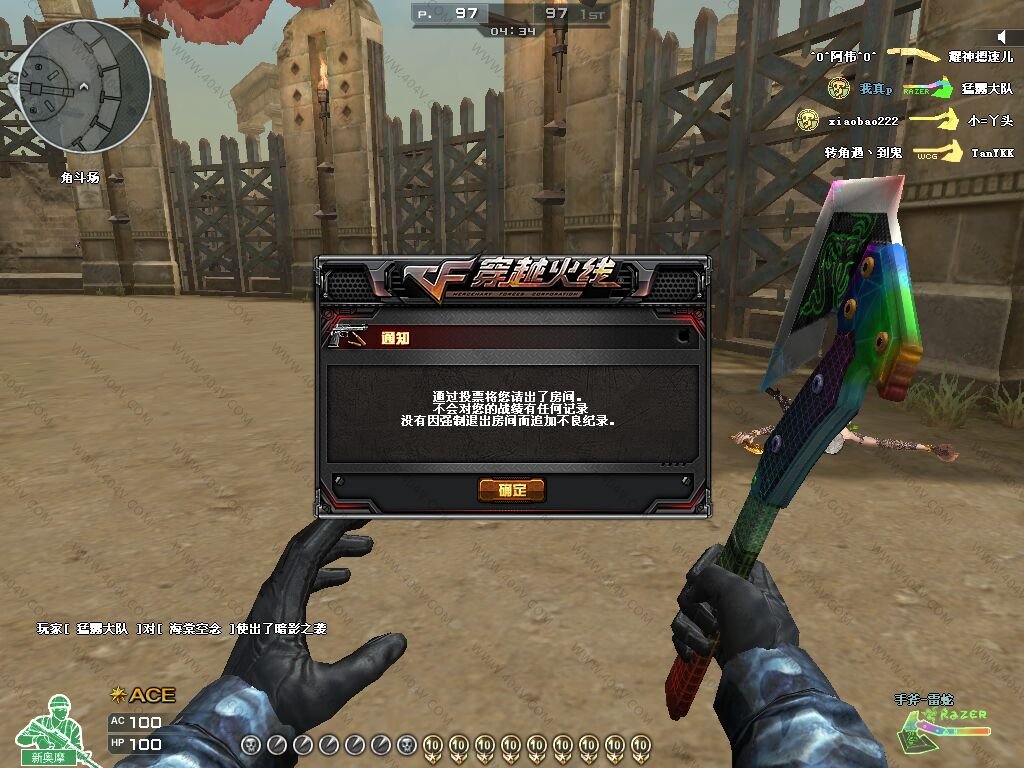Click the TanYKK kill feed entry
This screenshot has width=1024, height=768.
[992, 153]
